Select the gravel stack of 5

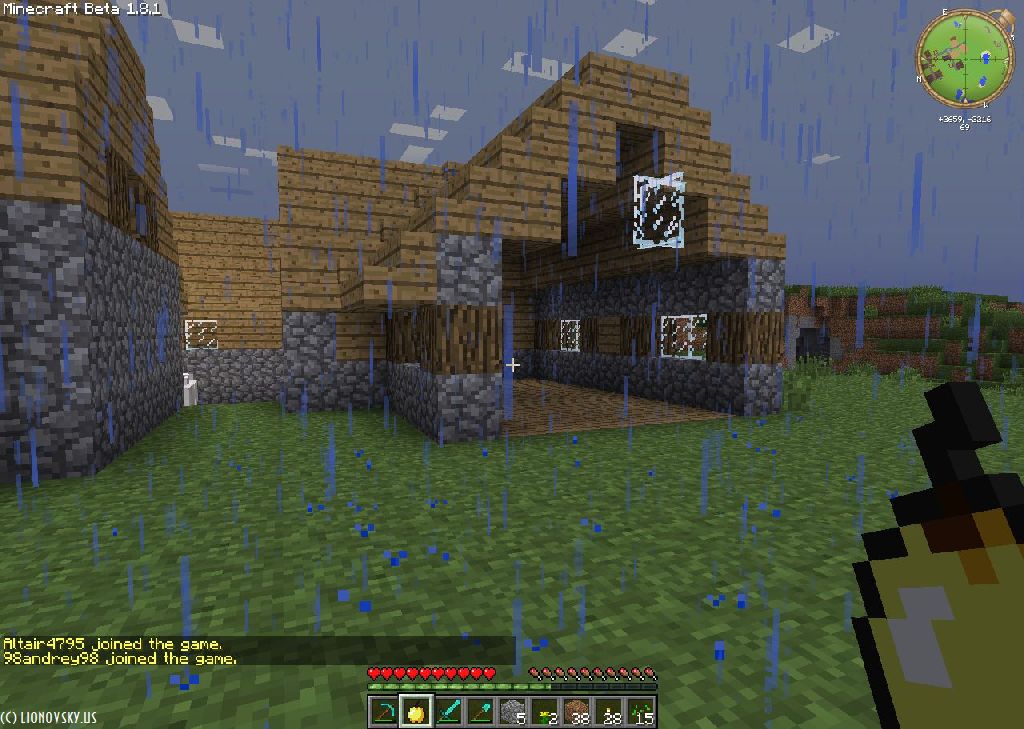point(513,712)
